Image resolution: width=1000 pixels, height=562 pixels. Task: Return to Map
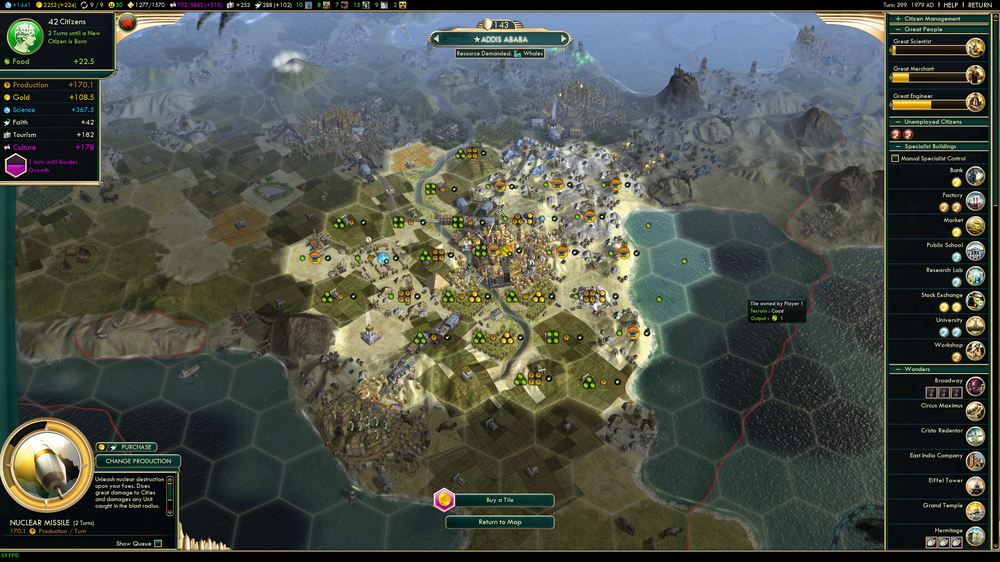point(499,522)
